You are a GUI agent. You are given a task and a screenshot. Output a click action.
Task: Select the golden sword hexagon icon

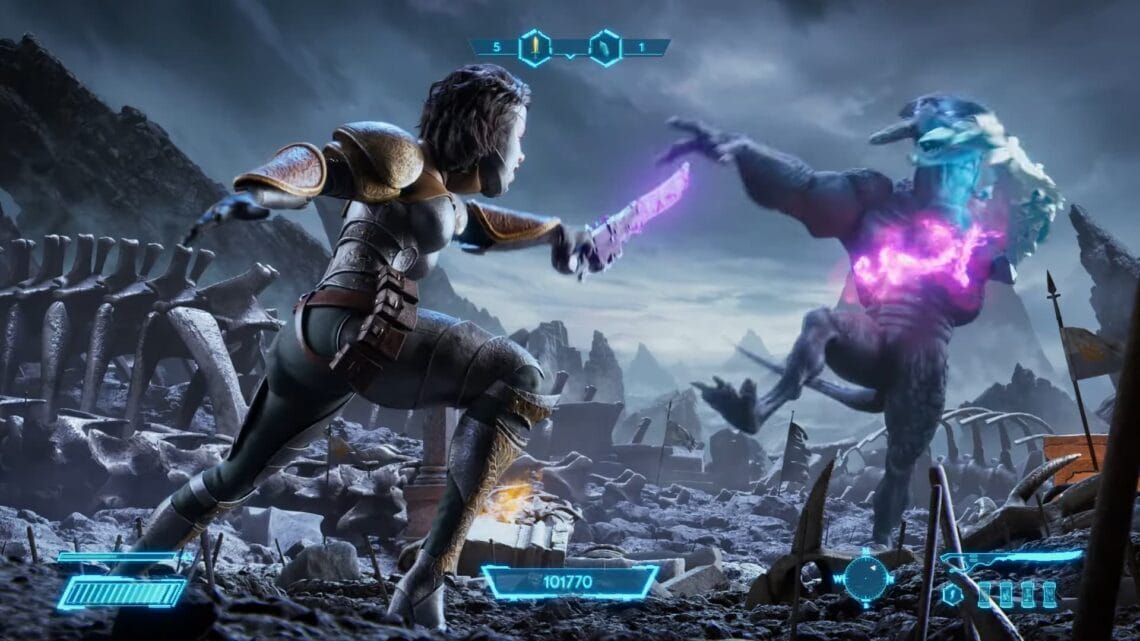(534, 47)
